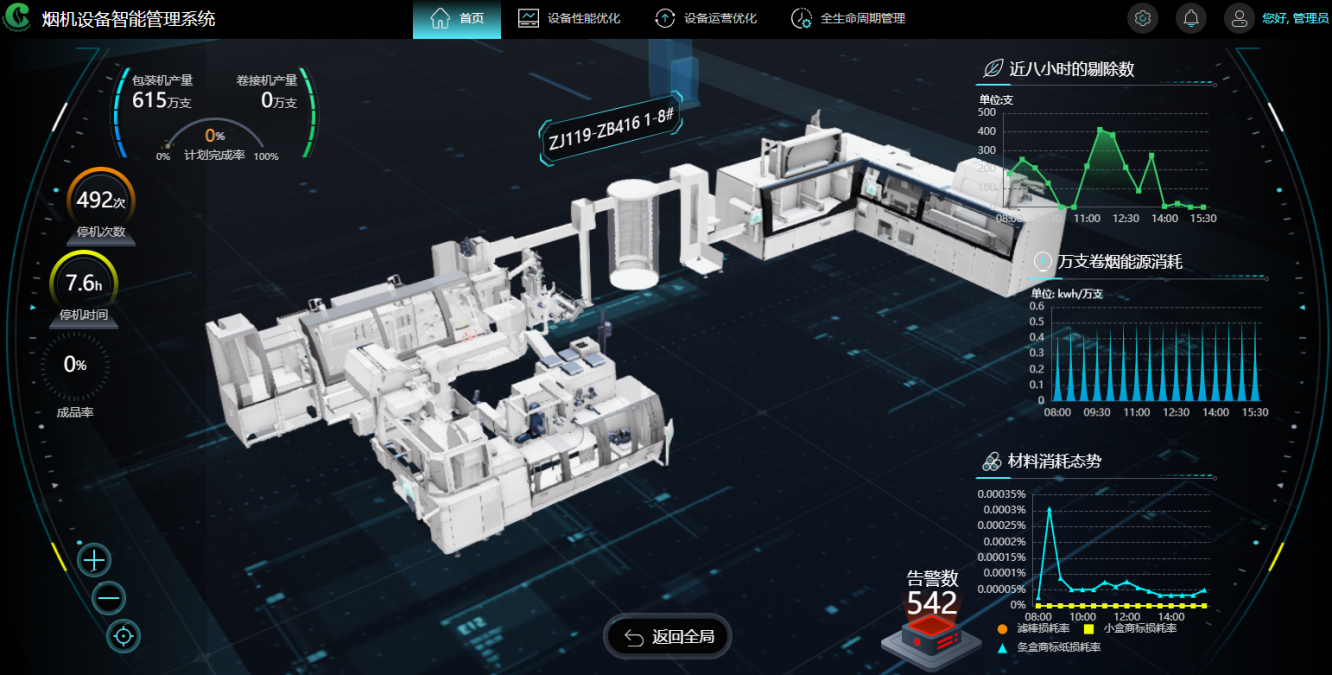Switch to the 首页 home tab
This screenshot has height=675, width=1332.
pos(457,19)
